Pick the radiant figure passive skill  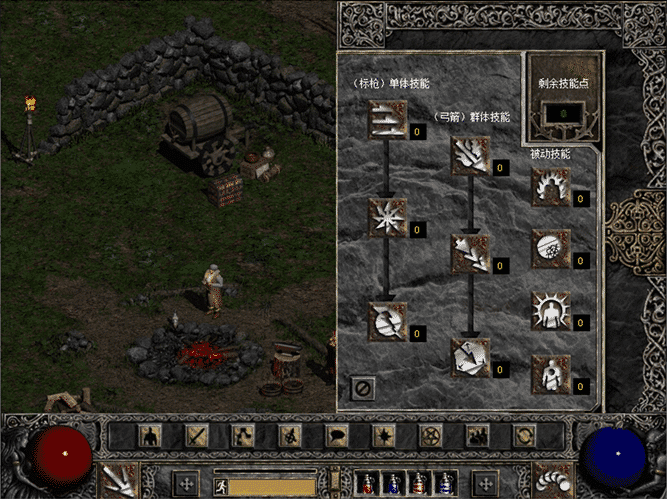[550, 310]
